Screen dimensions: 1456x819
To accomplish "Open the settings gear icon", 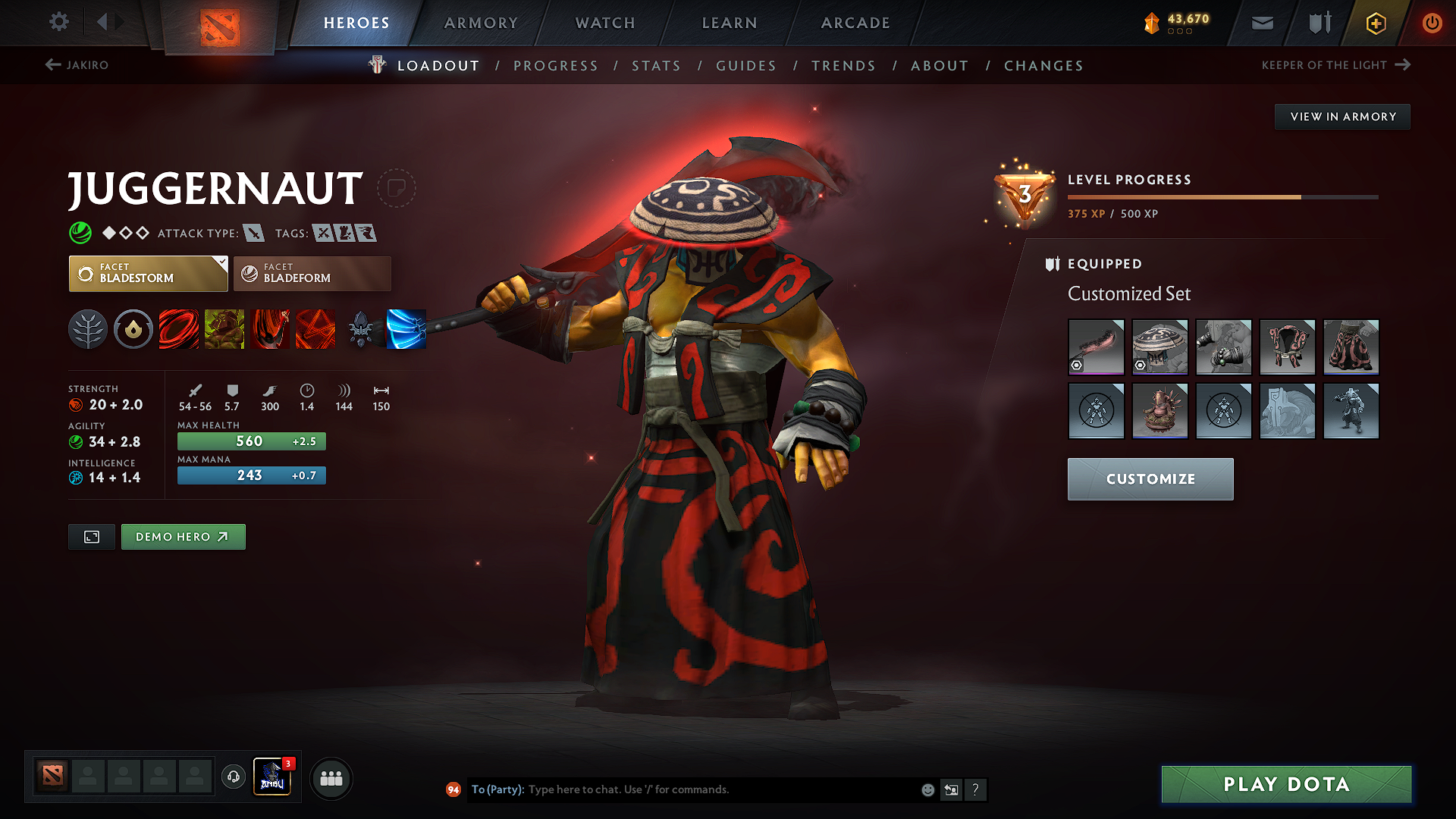I will click(58, 22).
